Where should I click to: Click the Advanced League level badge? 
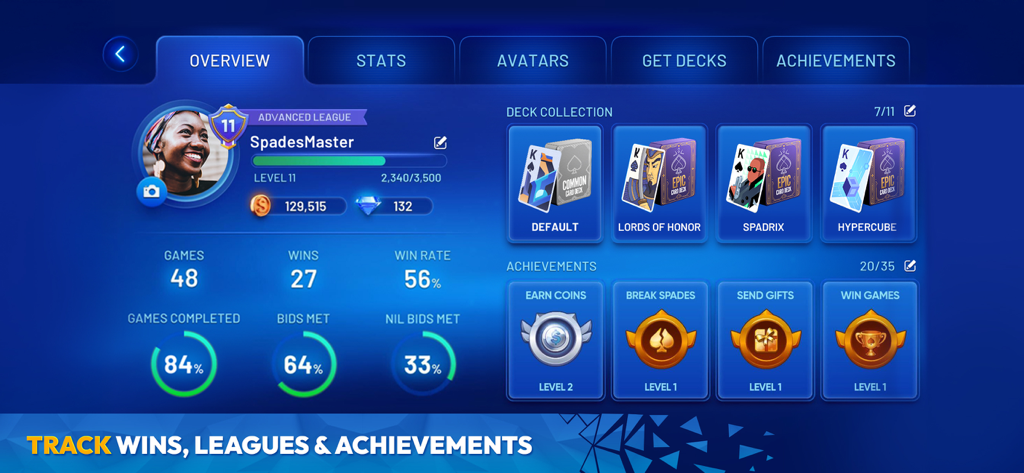click(228, 126)
